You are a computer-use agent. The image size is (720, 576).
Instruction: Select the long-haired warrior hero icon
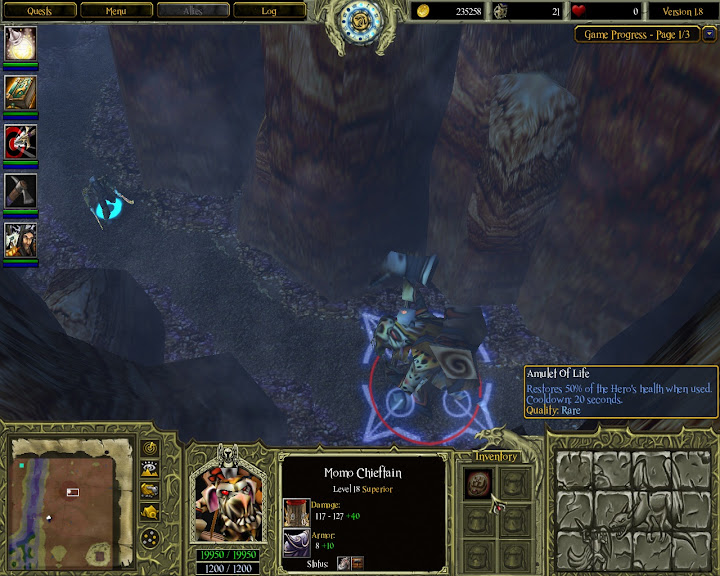[21, 240]
